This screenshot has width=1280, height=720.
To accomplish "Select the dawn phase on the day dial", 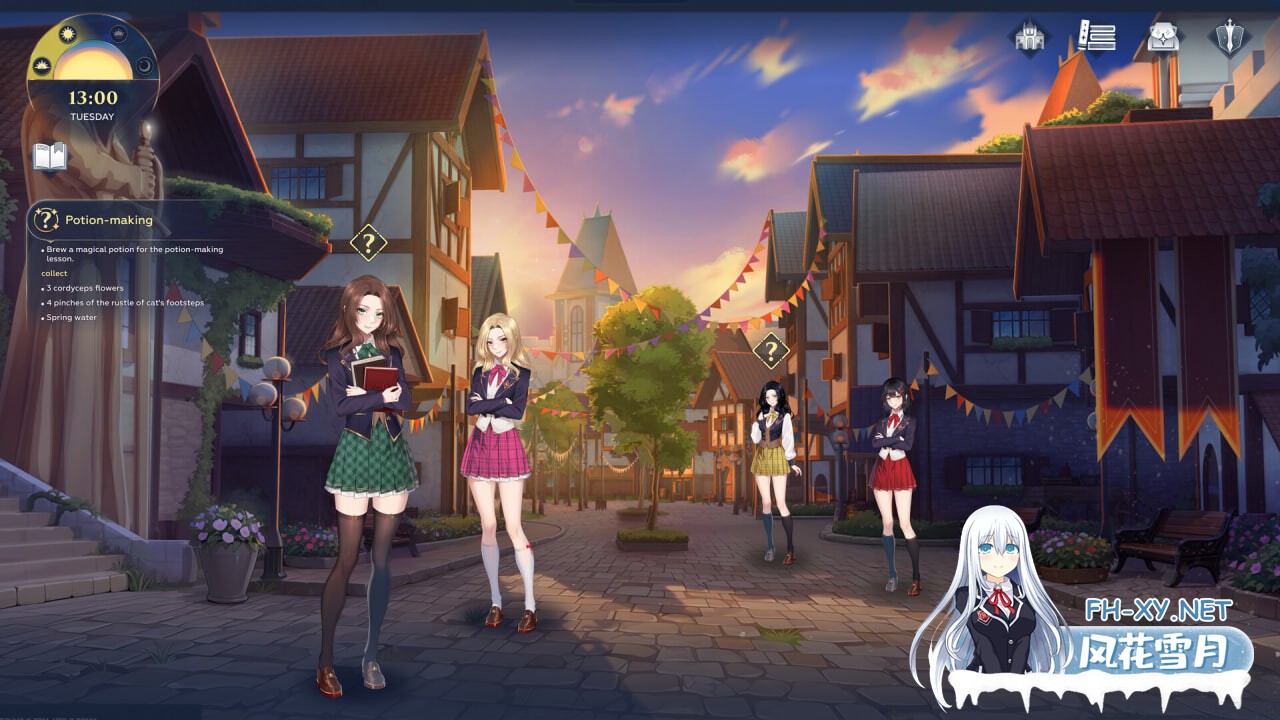I will 42,66.
